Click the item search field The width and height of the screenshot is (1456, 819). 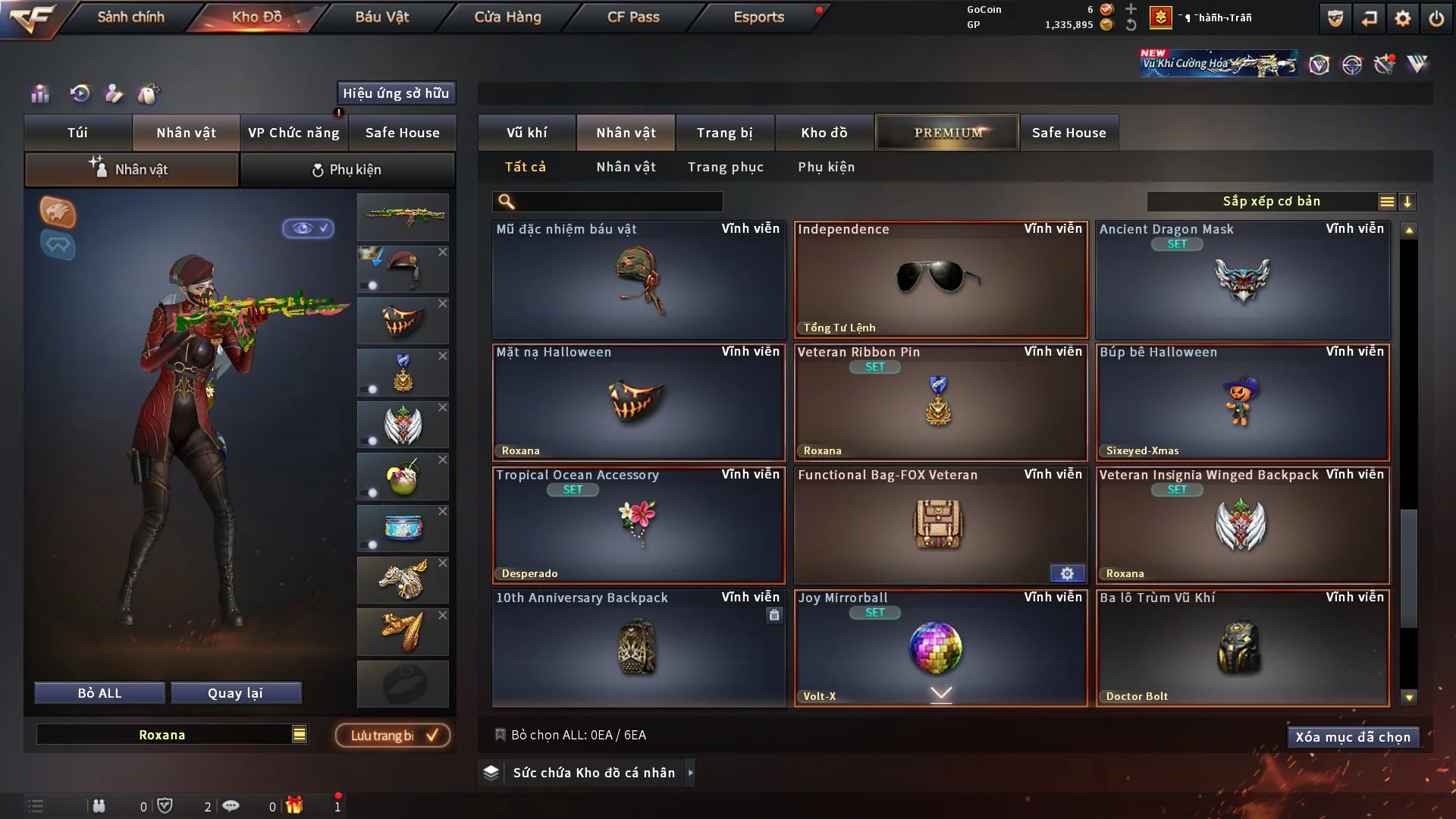pos(618,202)
